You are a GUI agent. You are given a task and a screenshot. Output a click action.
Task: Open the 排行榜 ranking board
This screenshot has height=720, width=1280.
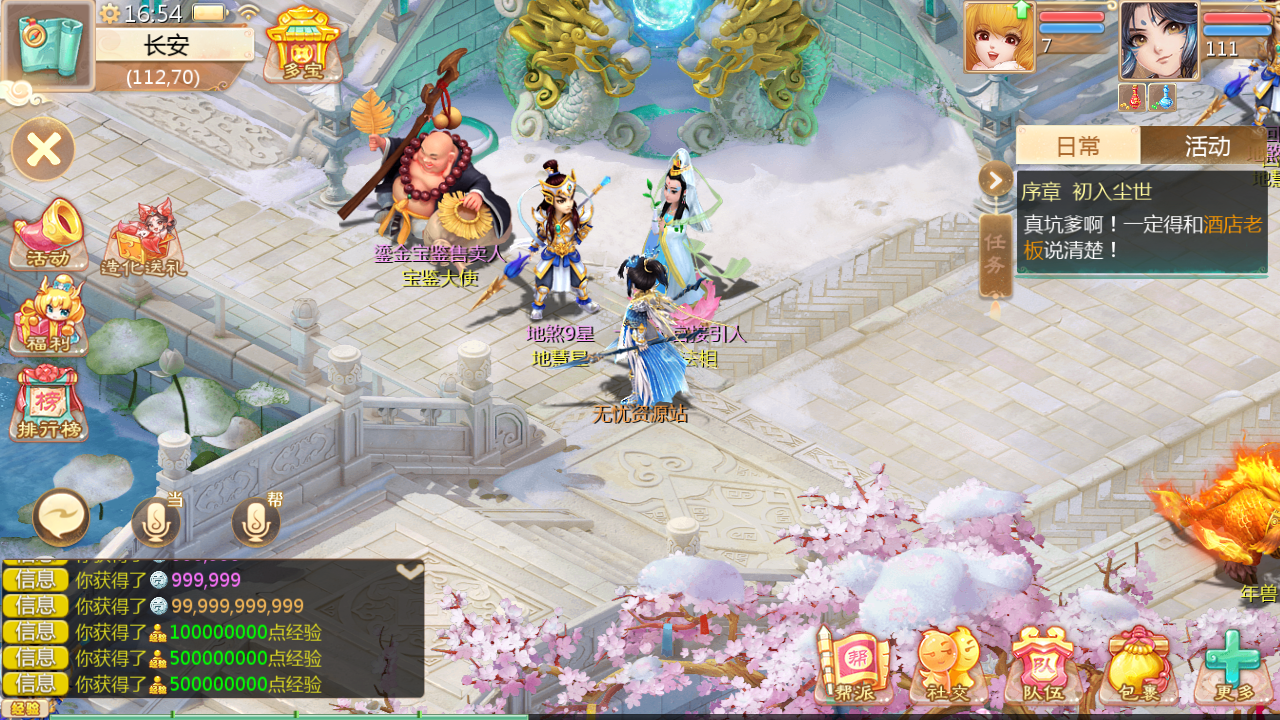pos(48,404)
